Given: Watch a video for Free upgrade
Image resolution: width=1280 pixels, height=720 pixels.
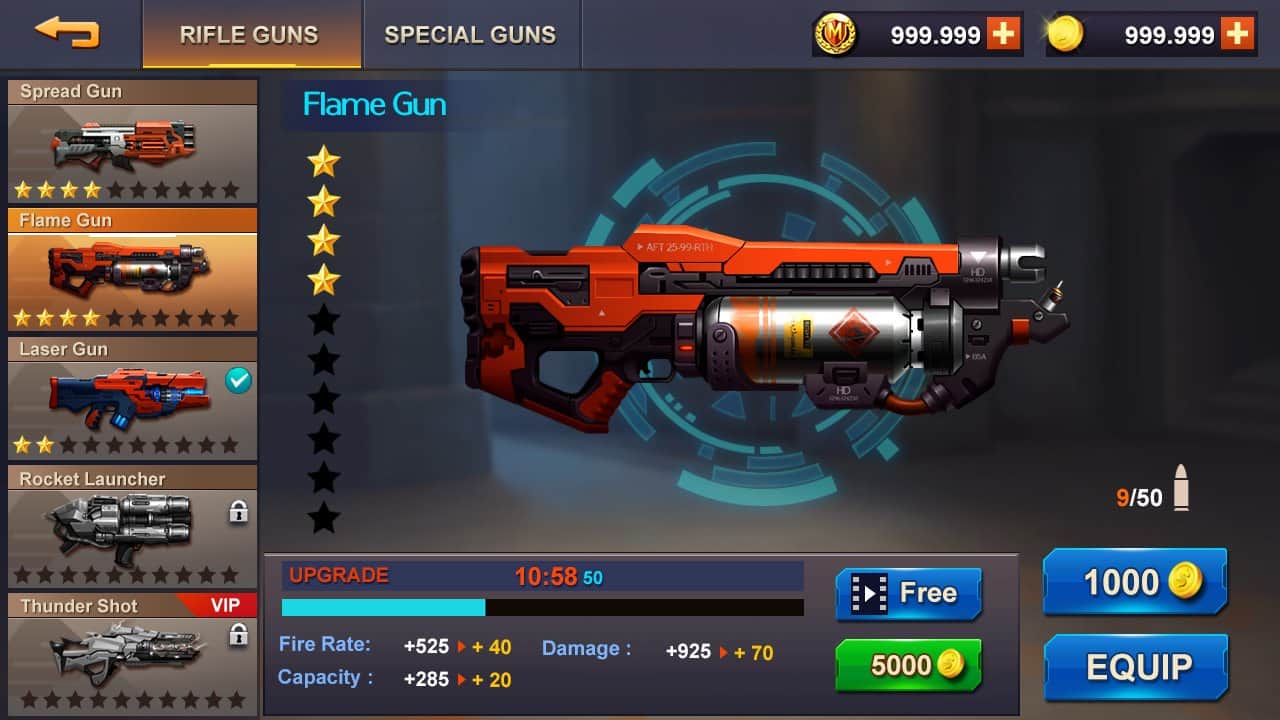Looking at the screenshot, I should click(x=908, y=594).
